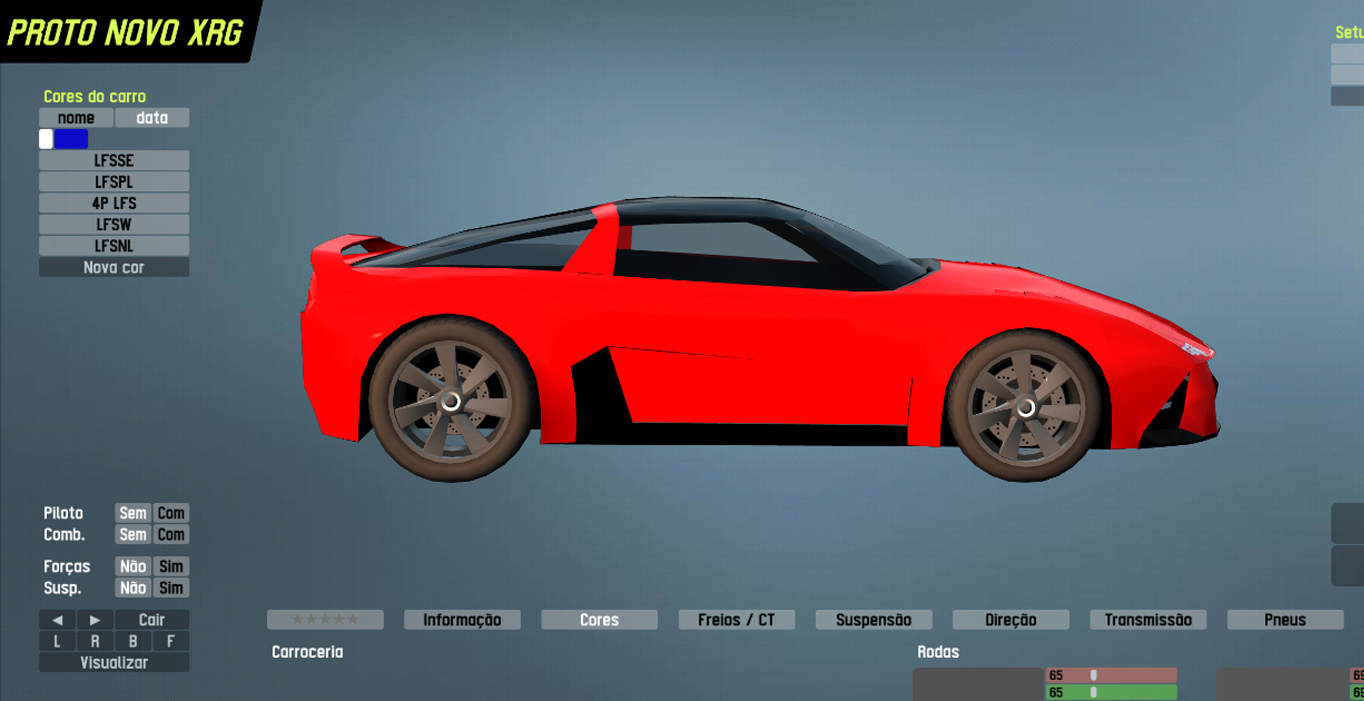Sort car colours by nome
Screen dimensions: 1364x701
pos(76,118)
